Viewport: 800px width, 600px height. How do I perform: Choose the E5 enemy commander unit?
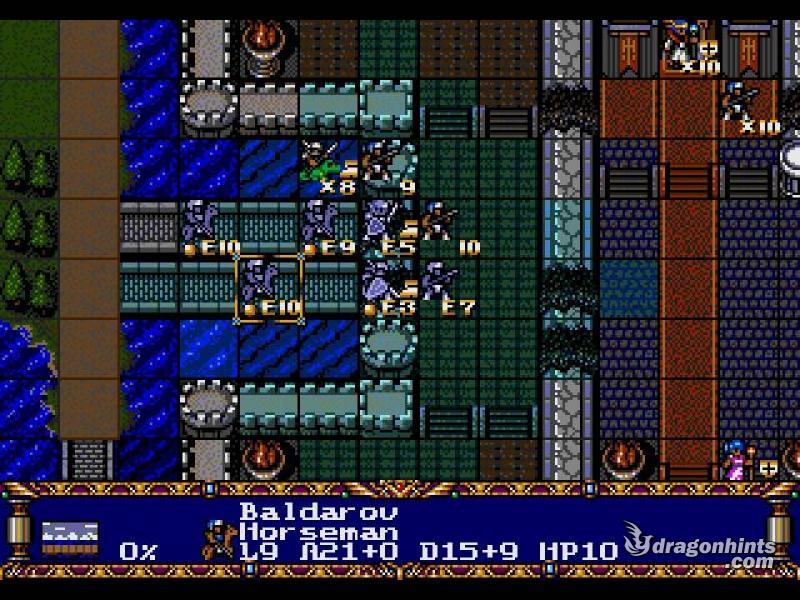pos(385,224)
